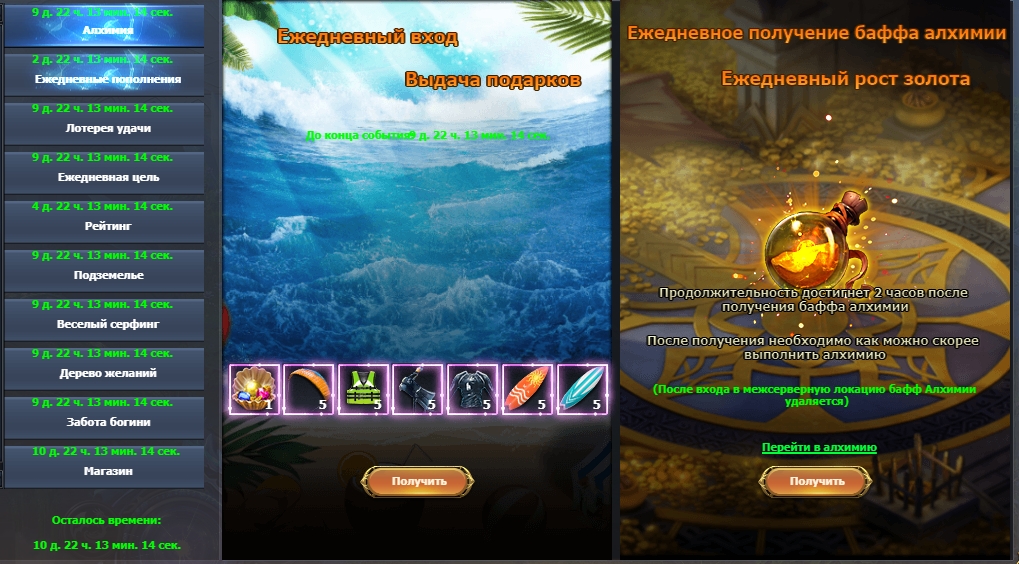The height and width of the screenshot is (564, 1019).
Task: Claim the alchemy buff with Получить
Action: tap(816, 481)
